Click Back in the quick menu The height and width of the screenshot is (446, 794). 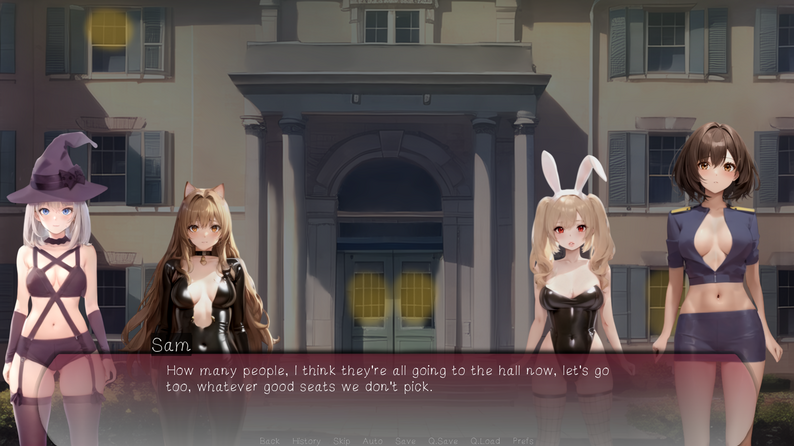pyautogui.click(x=269, y=440)
